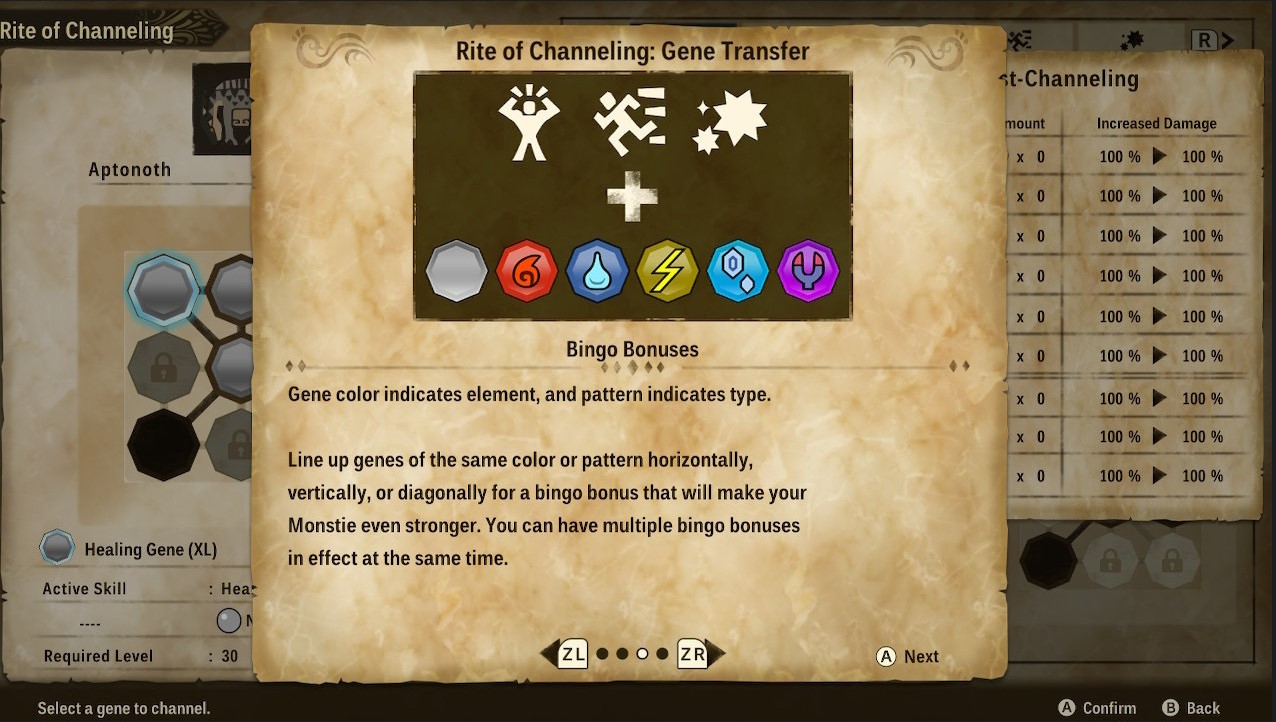Select the purple dragon gene icon
The width and height of the screenshot is (1276, 722).
tap(808, 271)
